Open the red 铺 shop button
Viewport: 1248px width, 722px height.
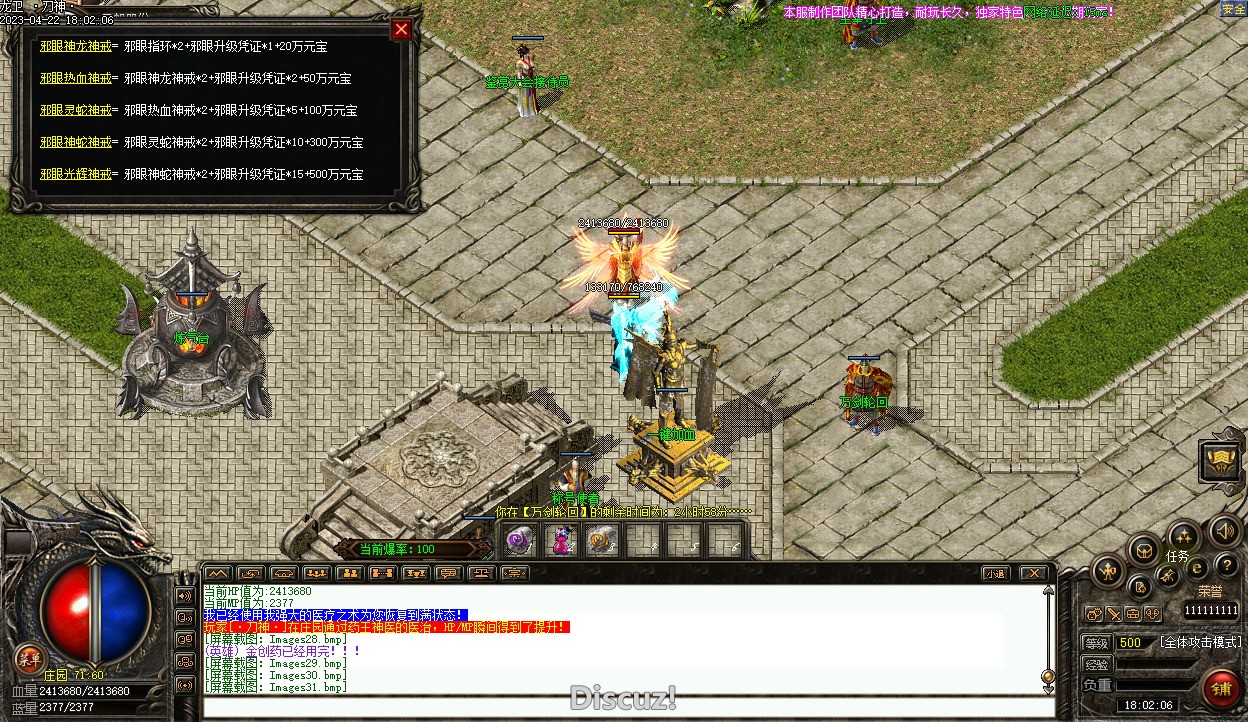point(1220,689)
